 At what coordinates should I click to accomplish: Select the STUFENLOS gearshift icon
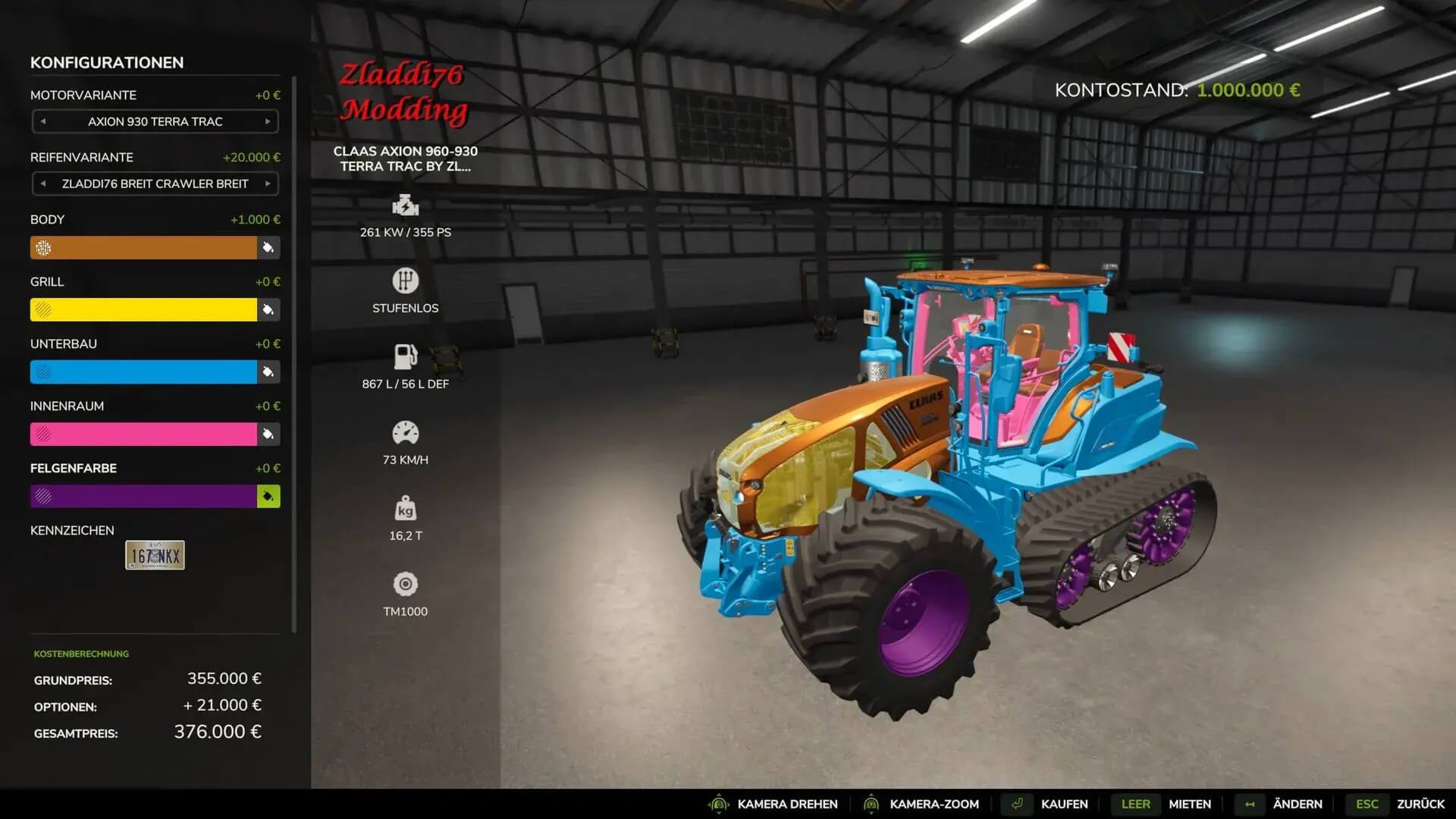coord(406,281)
